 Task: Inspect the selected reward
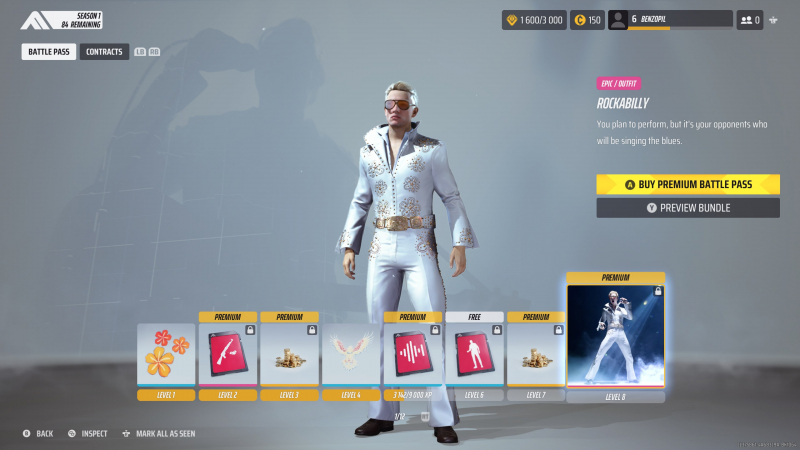pyautogui.click(x=88, y=434)
